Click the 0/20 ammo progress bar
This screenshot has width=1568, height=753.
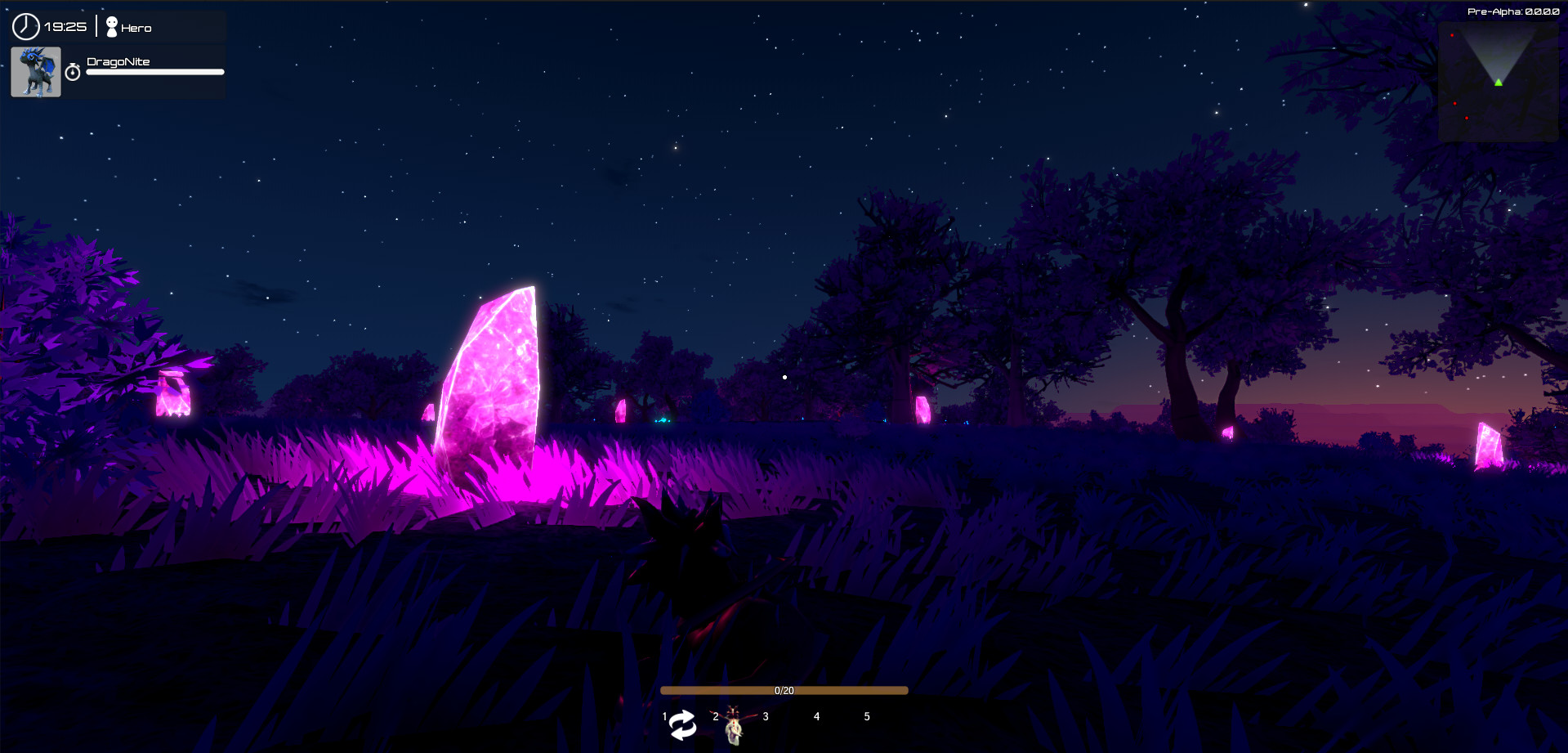tap(784, 689)
